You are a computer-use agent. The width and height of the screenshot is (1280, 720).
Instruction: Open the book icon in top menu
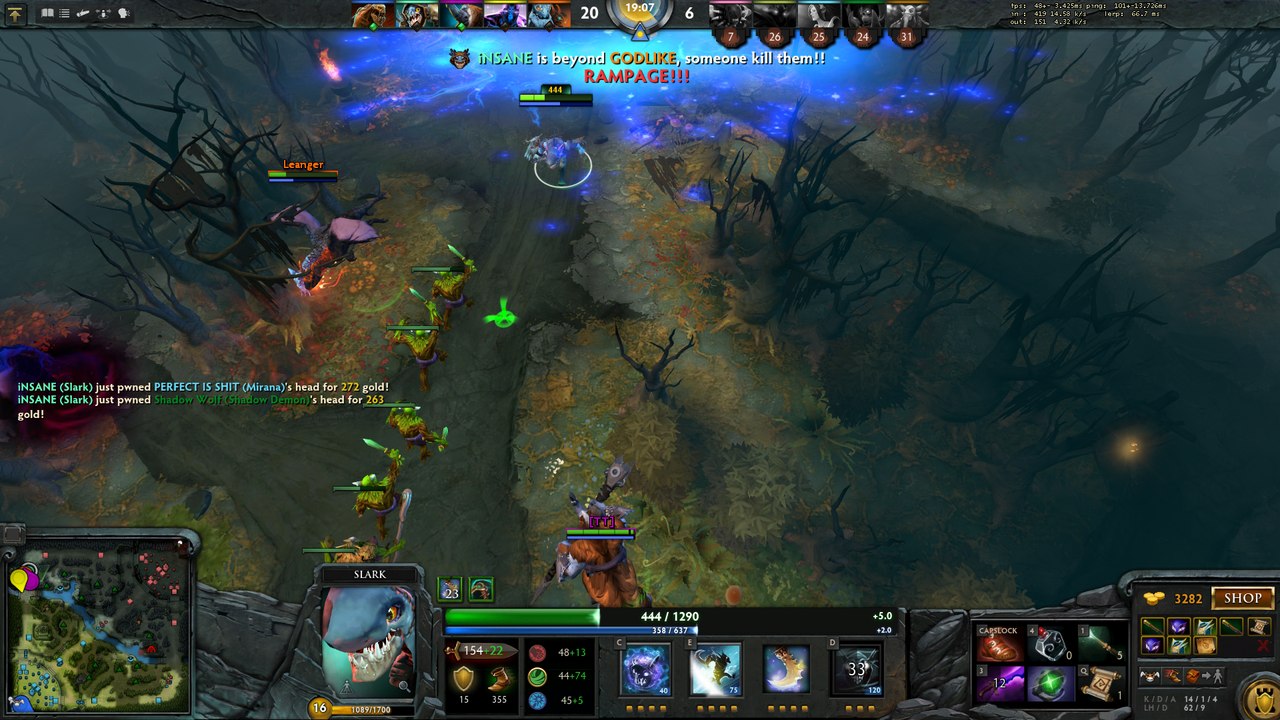(47, 14)
